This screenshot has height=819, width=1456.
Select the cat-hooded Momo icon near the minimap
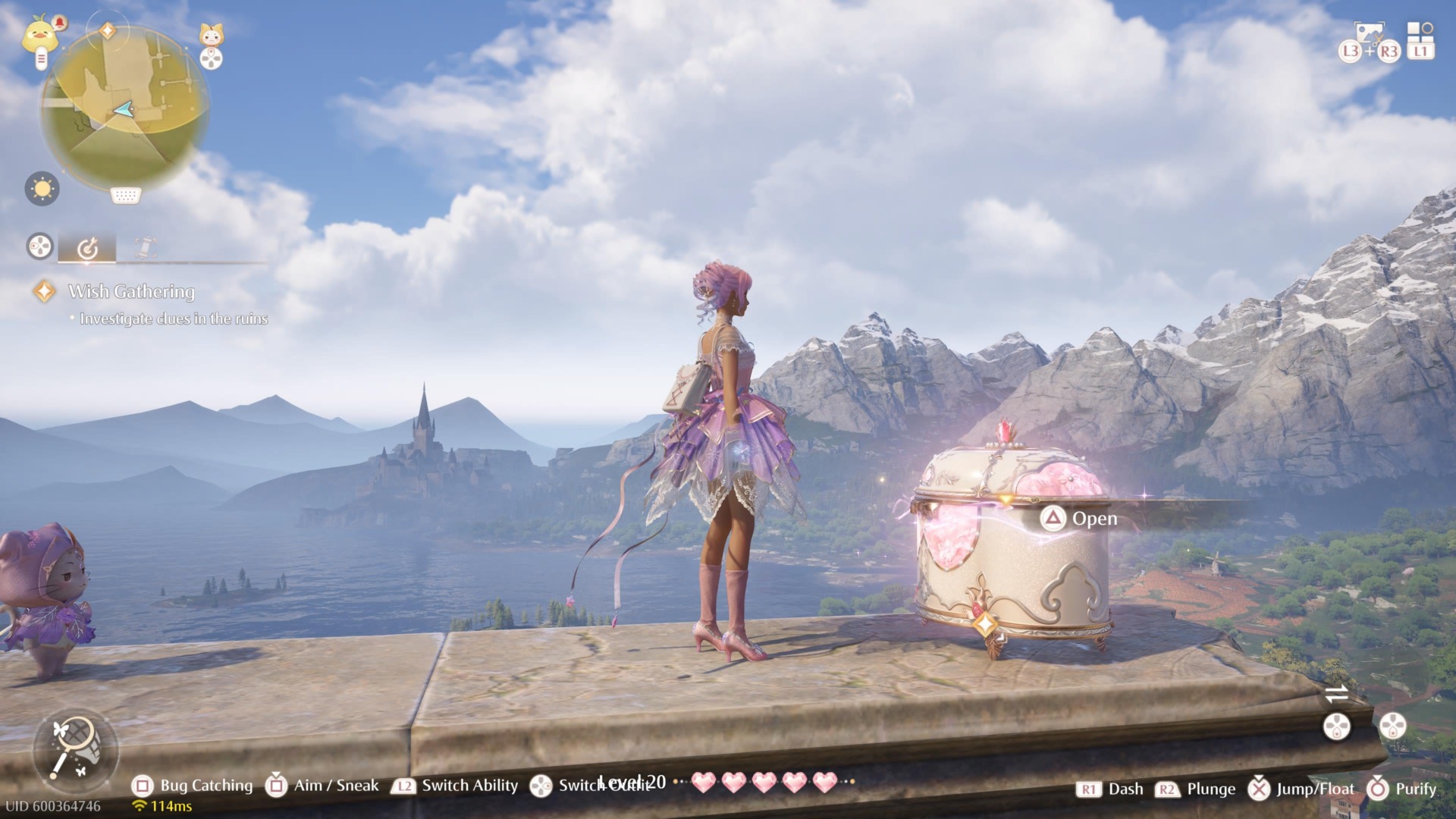209,35
